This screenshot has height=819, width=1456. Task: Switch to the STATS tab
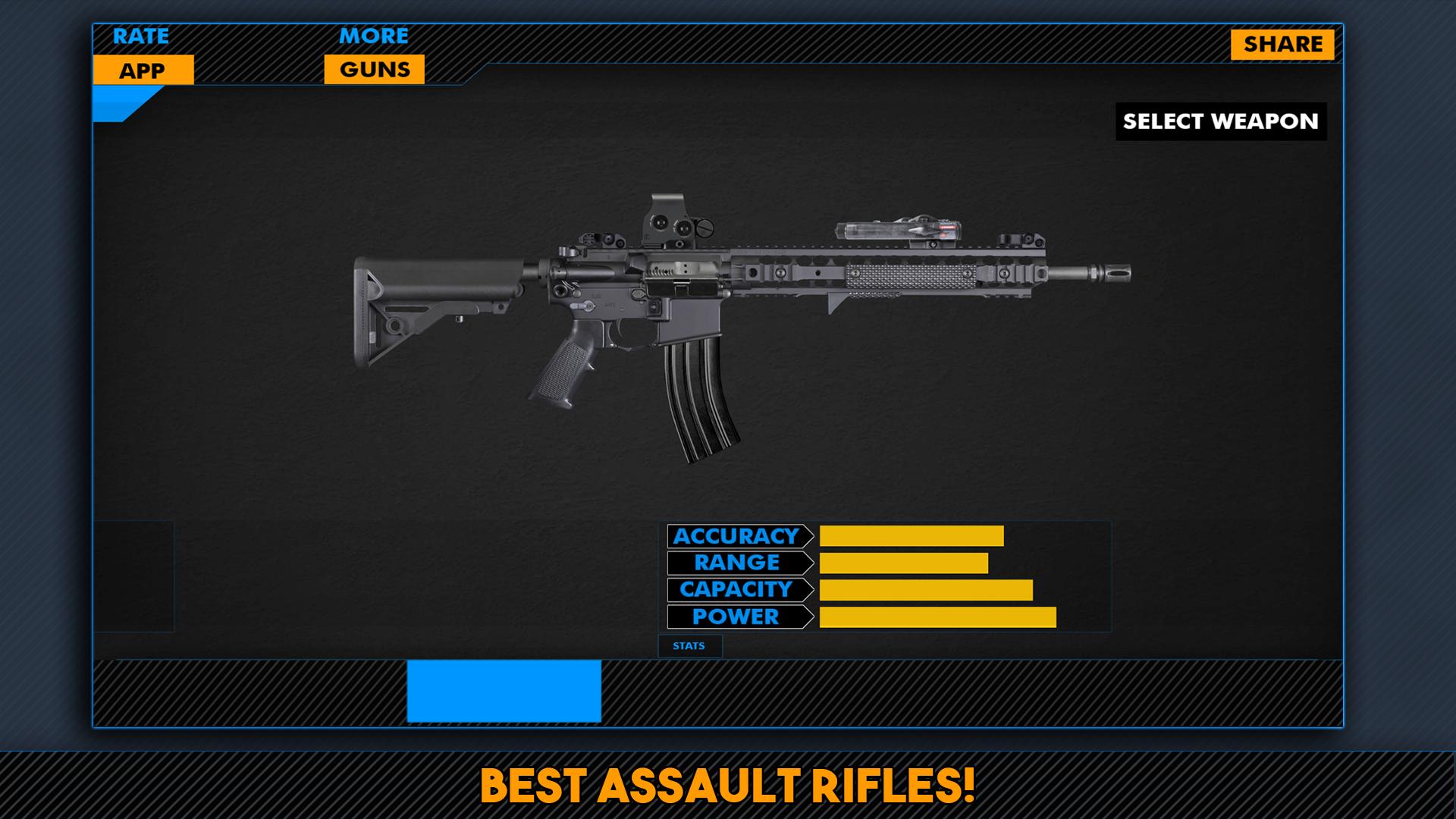[690, 646]
